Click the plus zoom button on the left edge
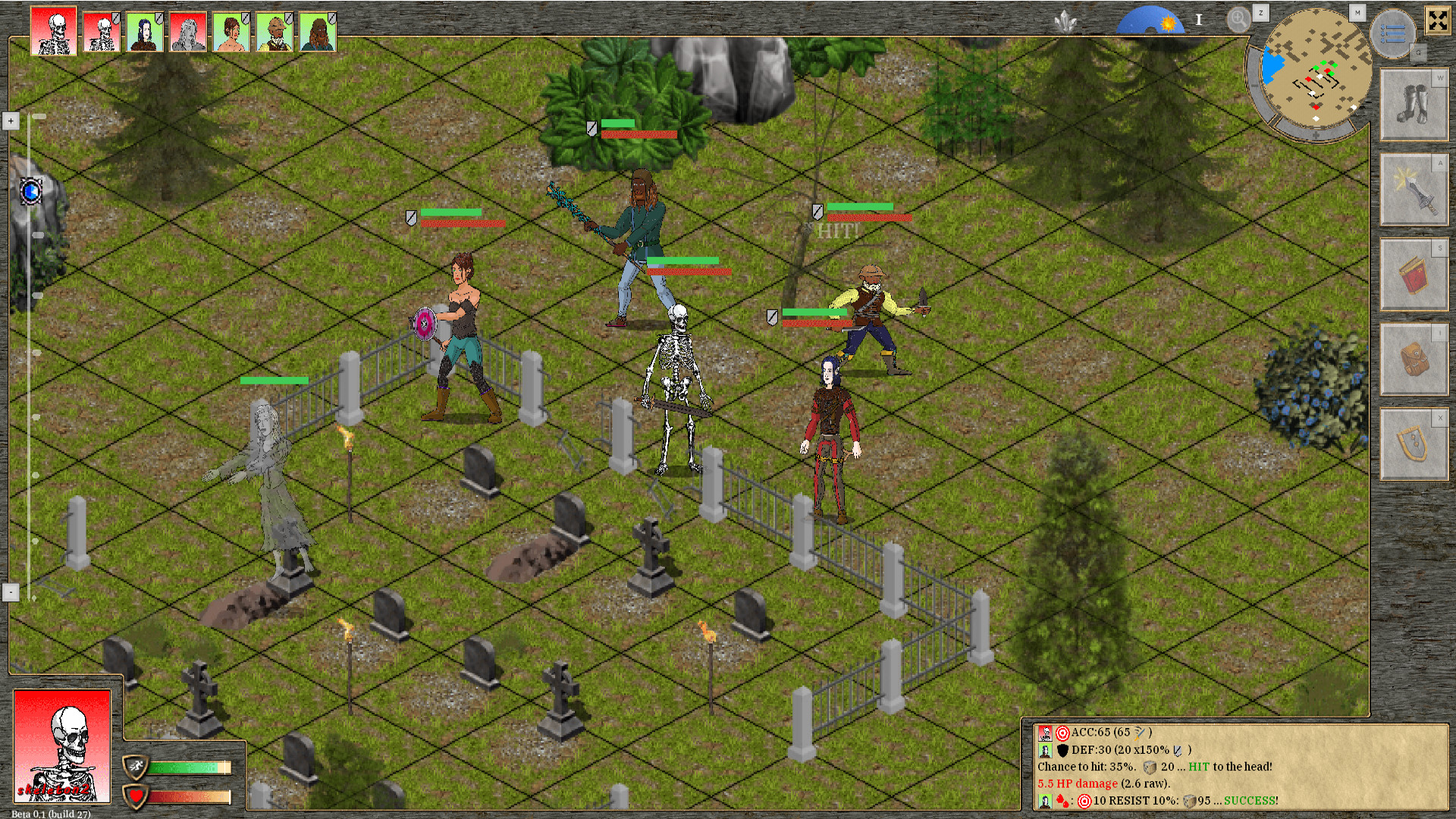This screenshot has width=1456, height=819. point(10,120)
